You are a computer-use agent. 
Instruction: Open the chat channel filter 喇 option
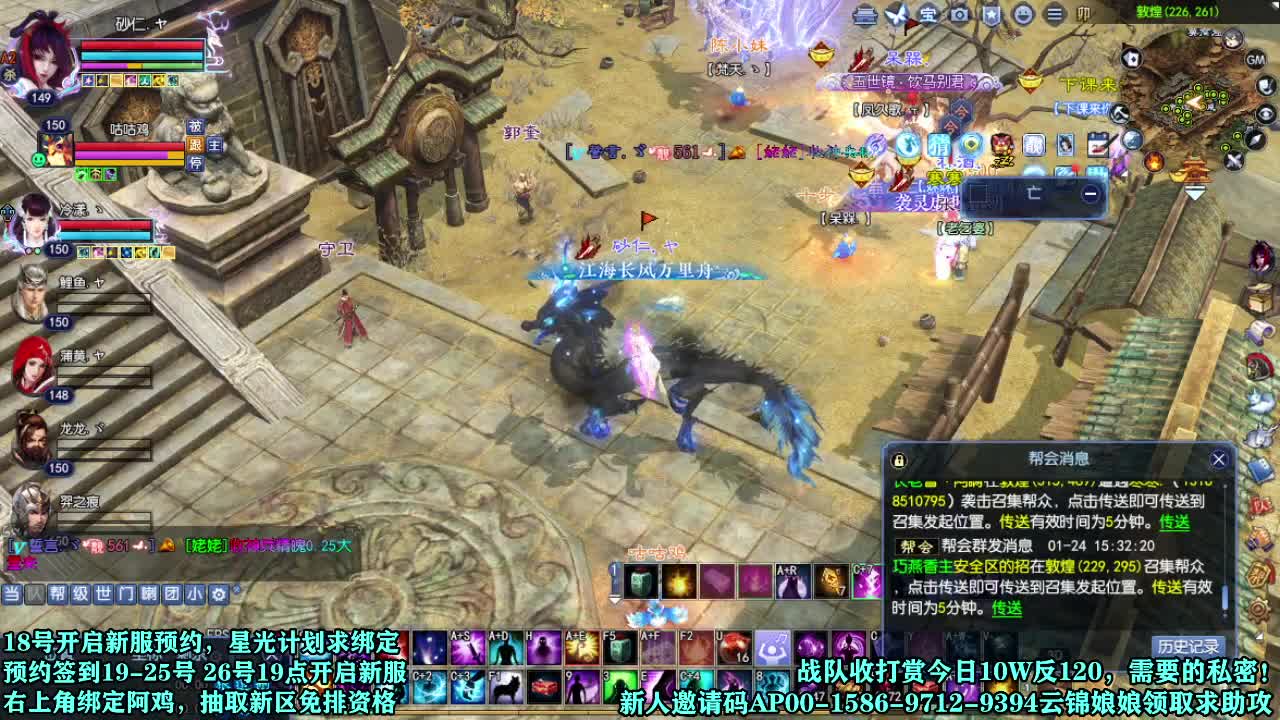[x=148, y=593]
